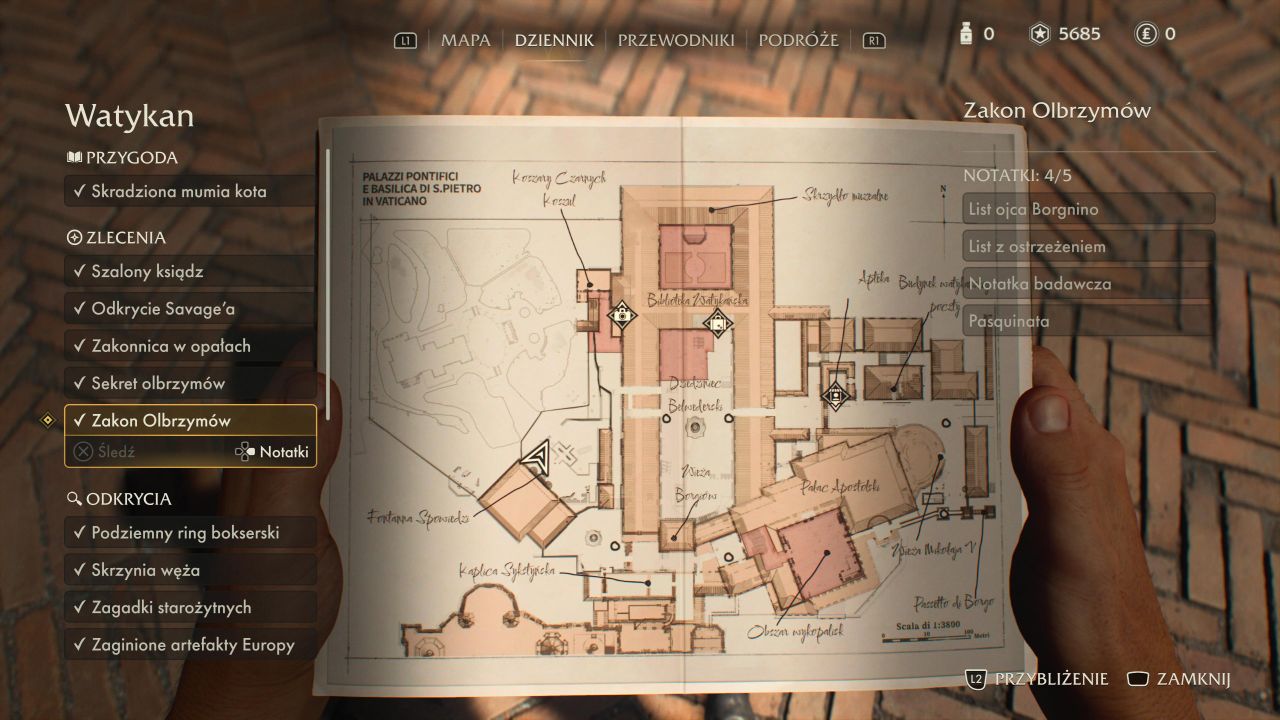Viewport: 1280px width, 720px height.
Task: Read the List ojca Borgnino note
Action: pos(1088,209)
